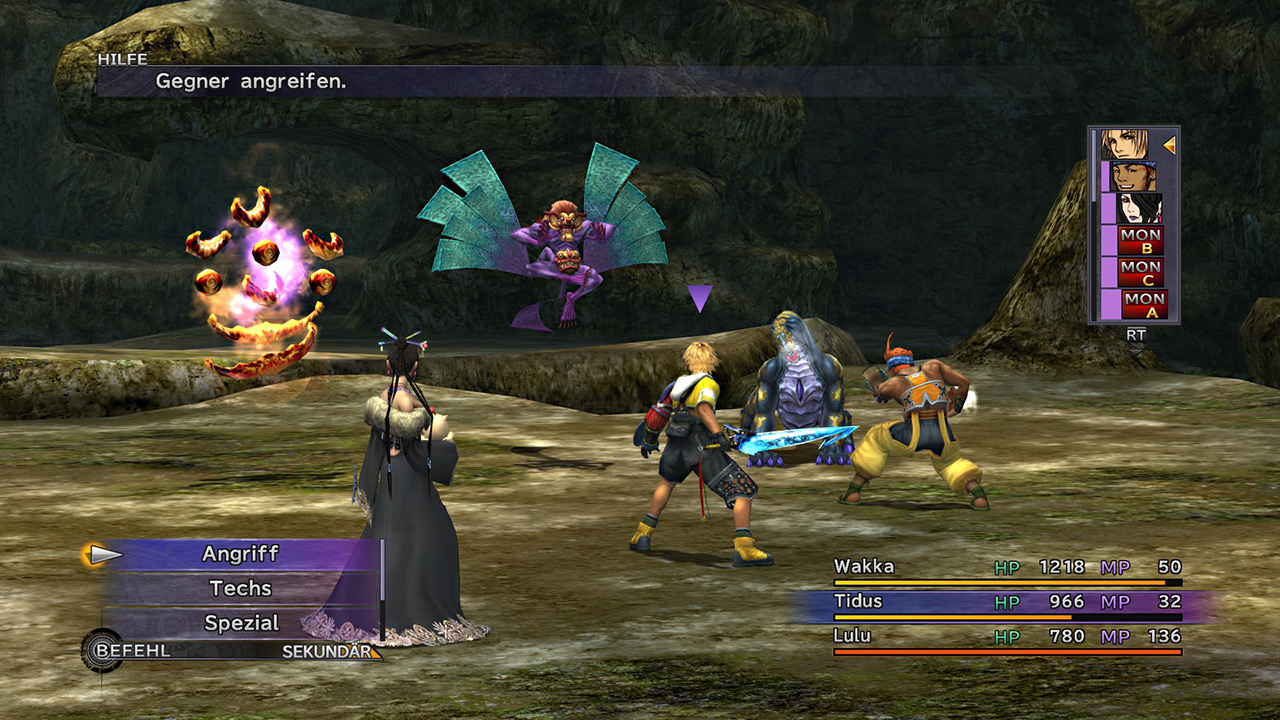Select Wakka's party status row
This screenshot has height=720, width=1280.
click(x=1005, y=568)
